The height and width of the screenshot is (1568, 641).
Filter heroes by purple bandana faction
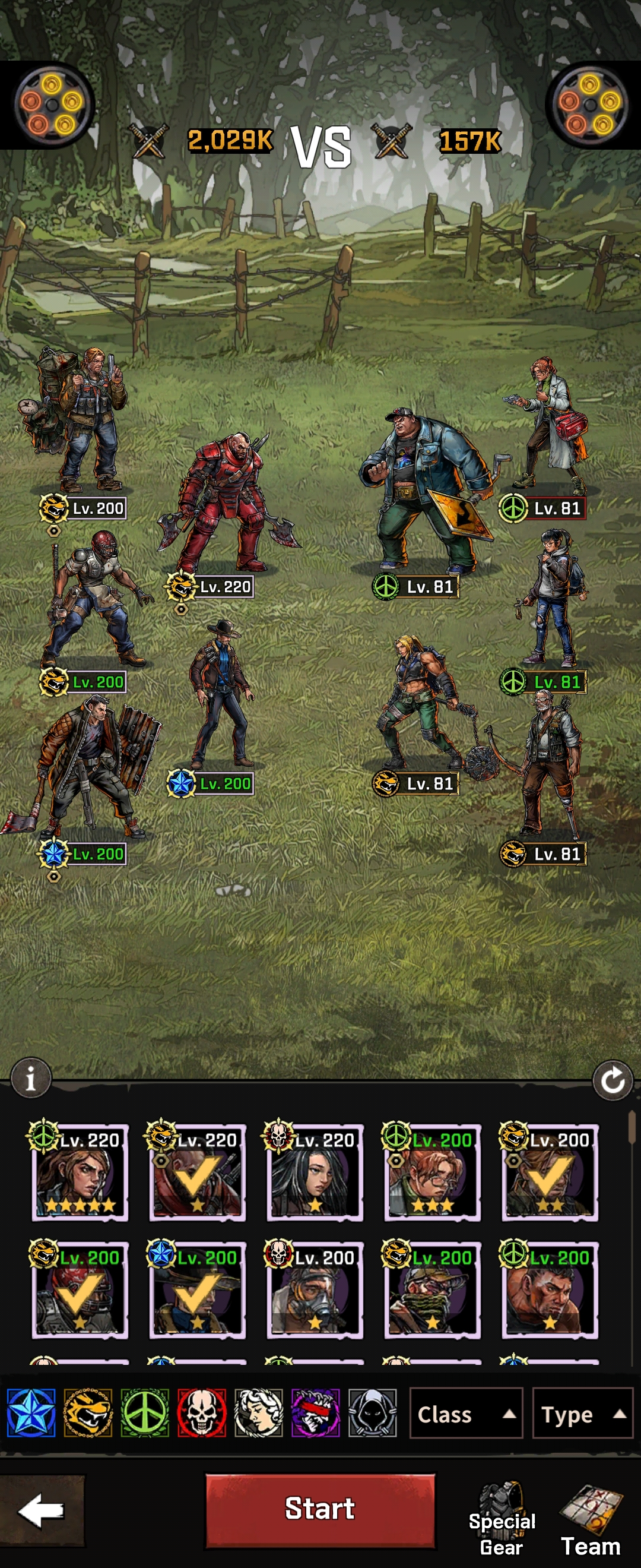[x=316, y=1413]
